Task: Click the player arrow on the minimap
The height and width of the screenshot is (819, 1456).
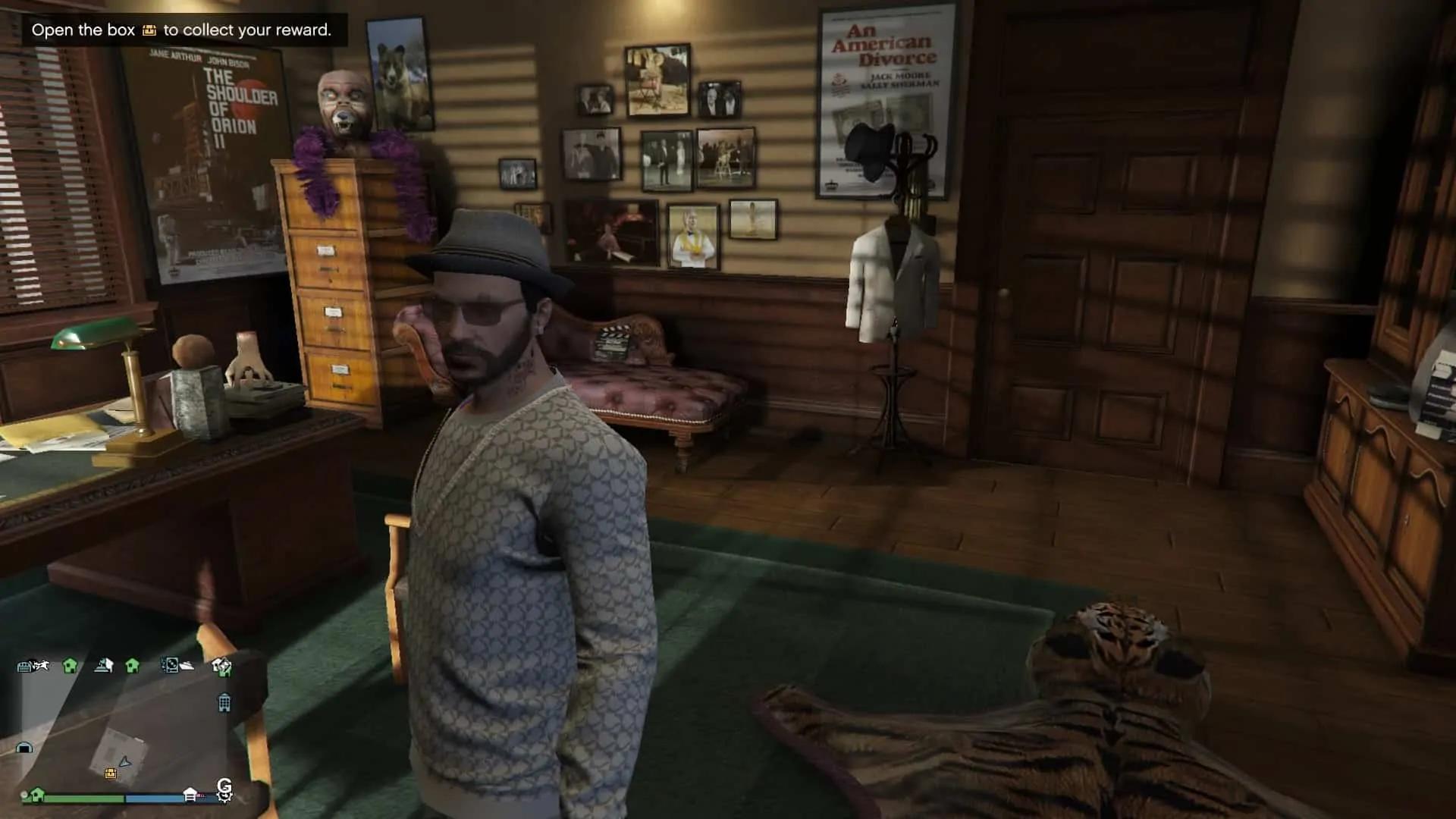Action: (125, 761)
